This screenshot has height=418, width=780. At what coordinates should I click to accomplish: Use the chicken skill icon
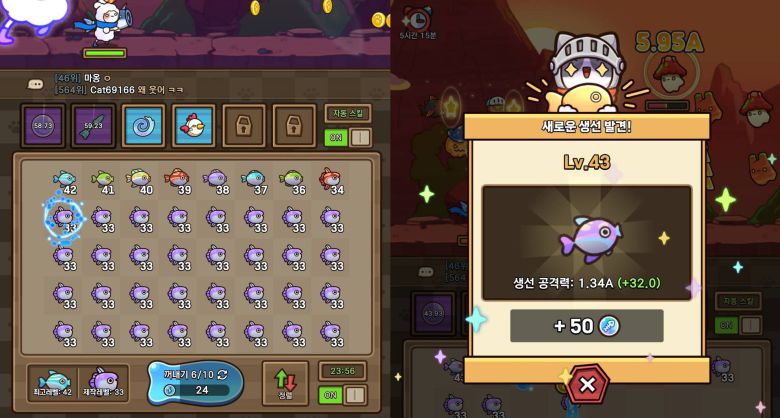(x=193, y=125)
